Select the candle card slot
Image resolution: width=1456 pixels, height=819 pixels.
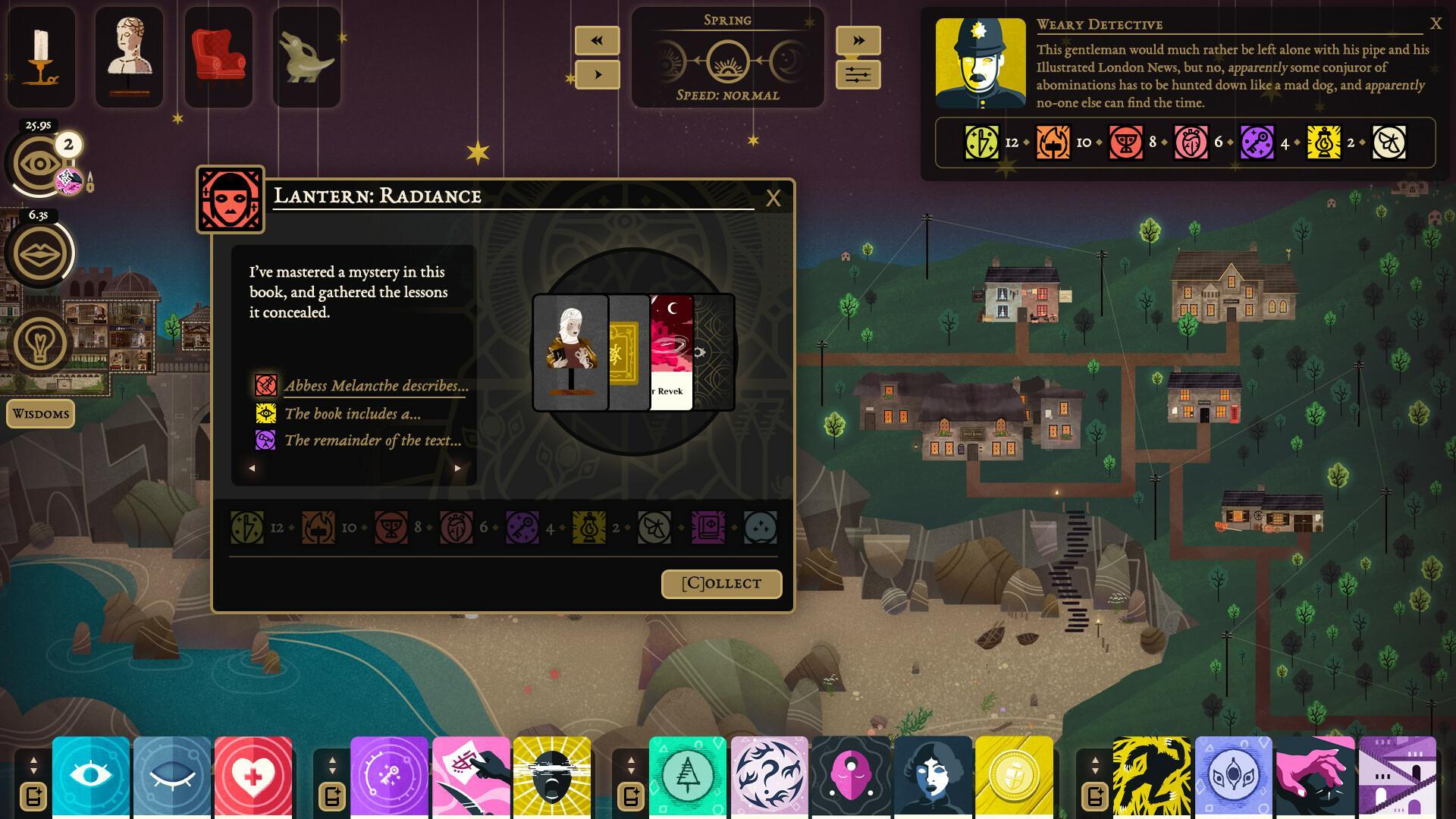(41, 57)
